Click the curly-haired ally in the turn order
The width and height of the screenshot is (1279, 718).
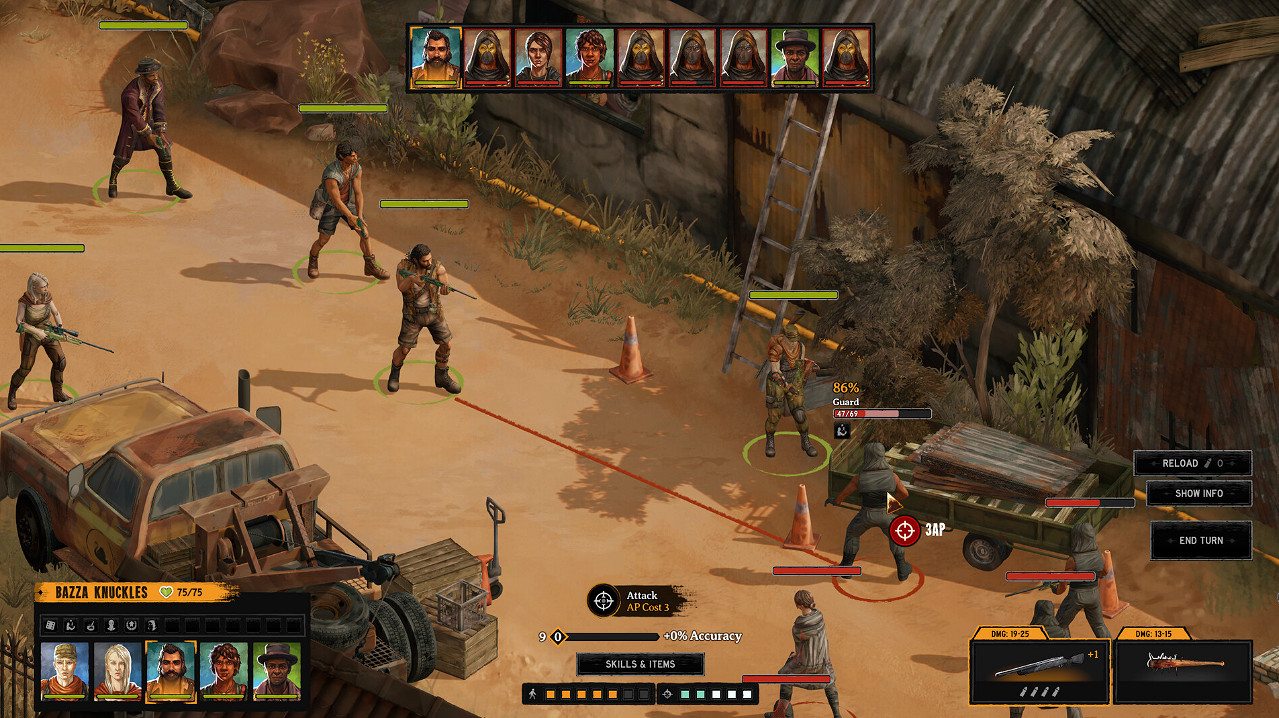589,57
